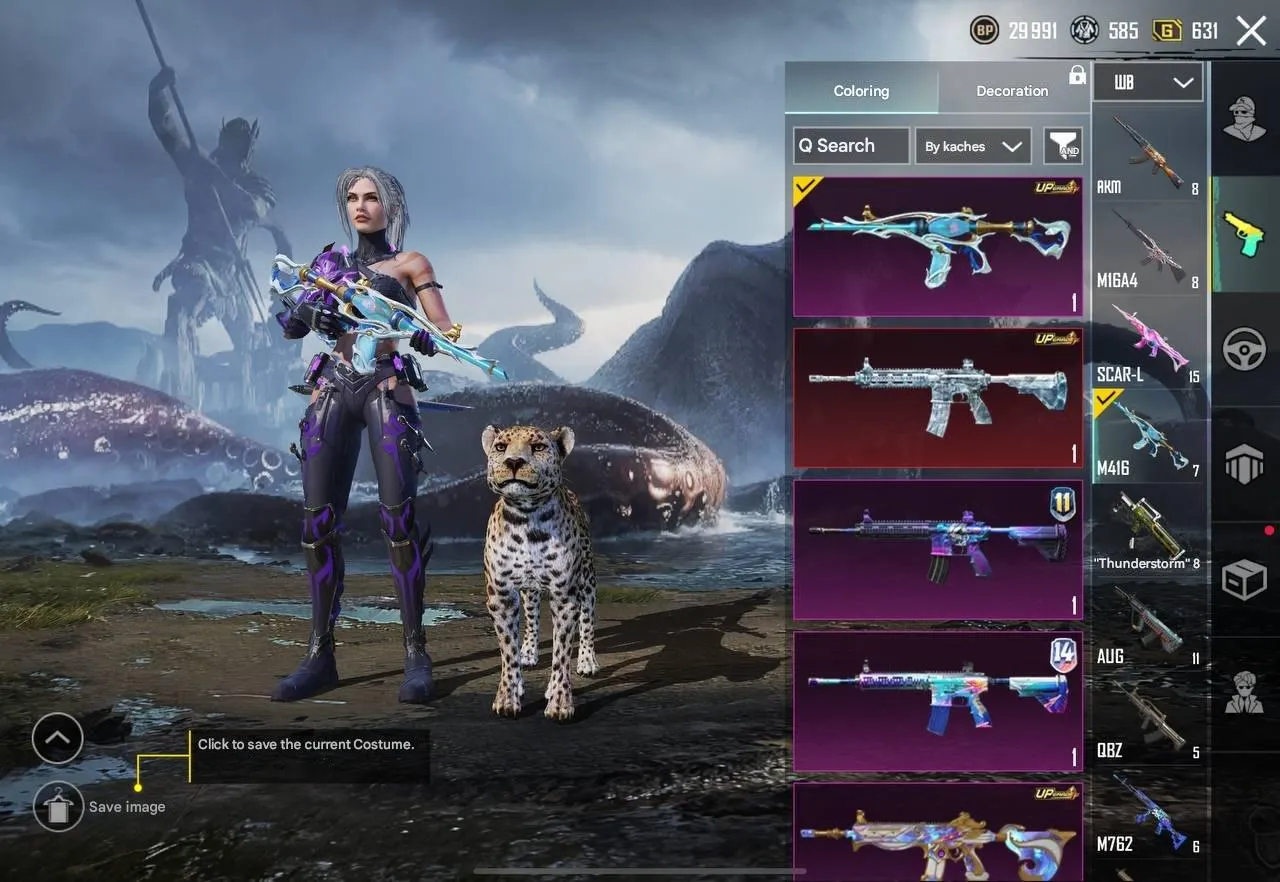Select the SCAR-L weapon thumbnail

1148,340
